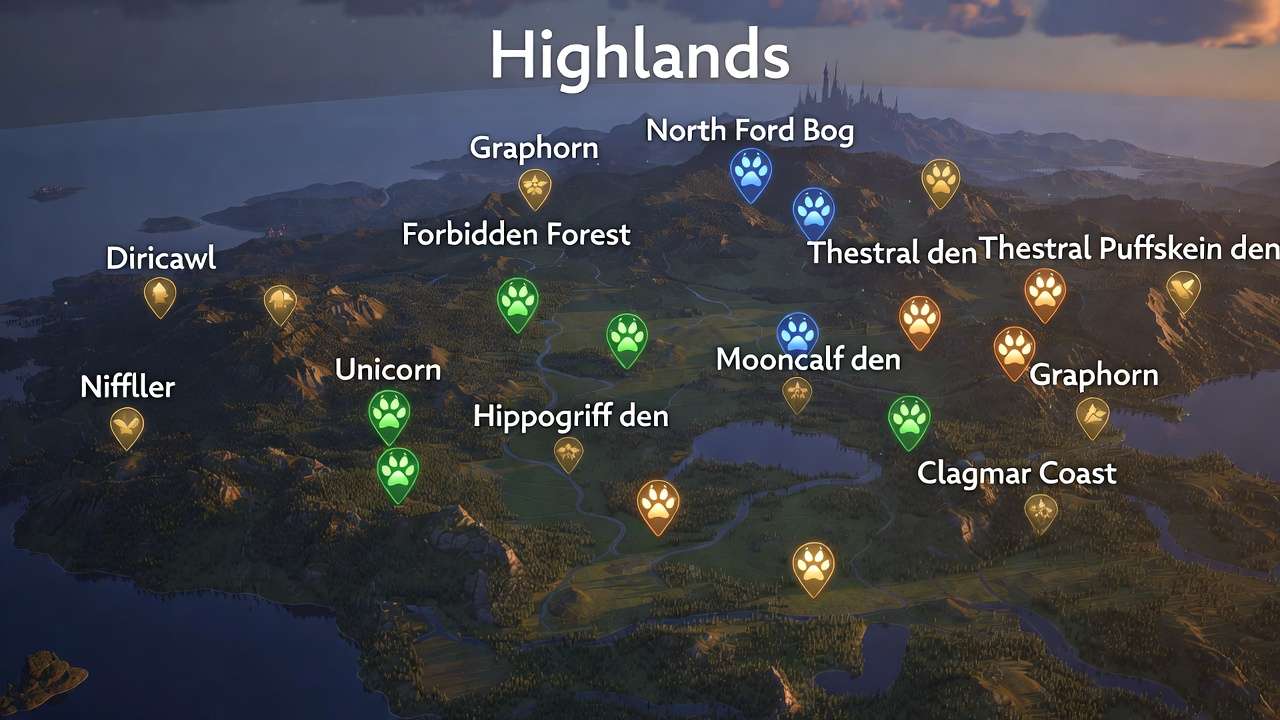Click the Clagmar Coast region label
The width and height of the screenshot is (1280, 720).
[x=1018, y=474]
